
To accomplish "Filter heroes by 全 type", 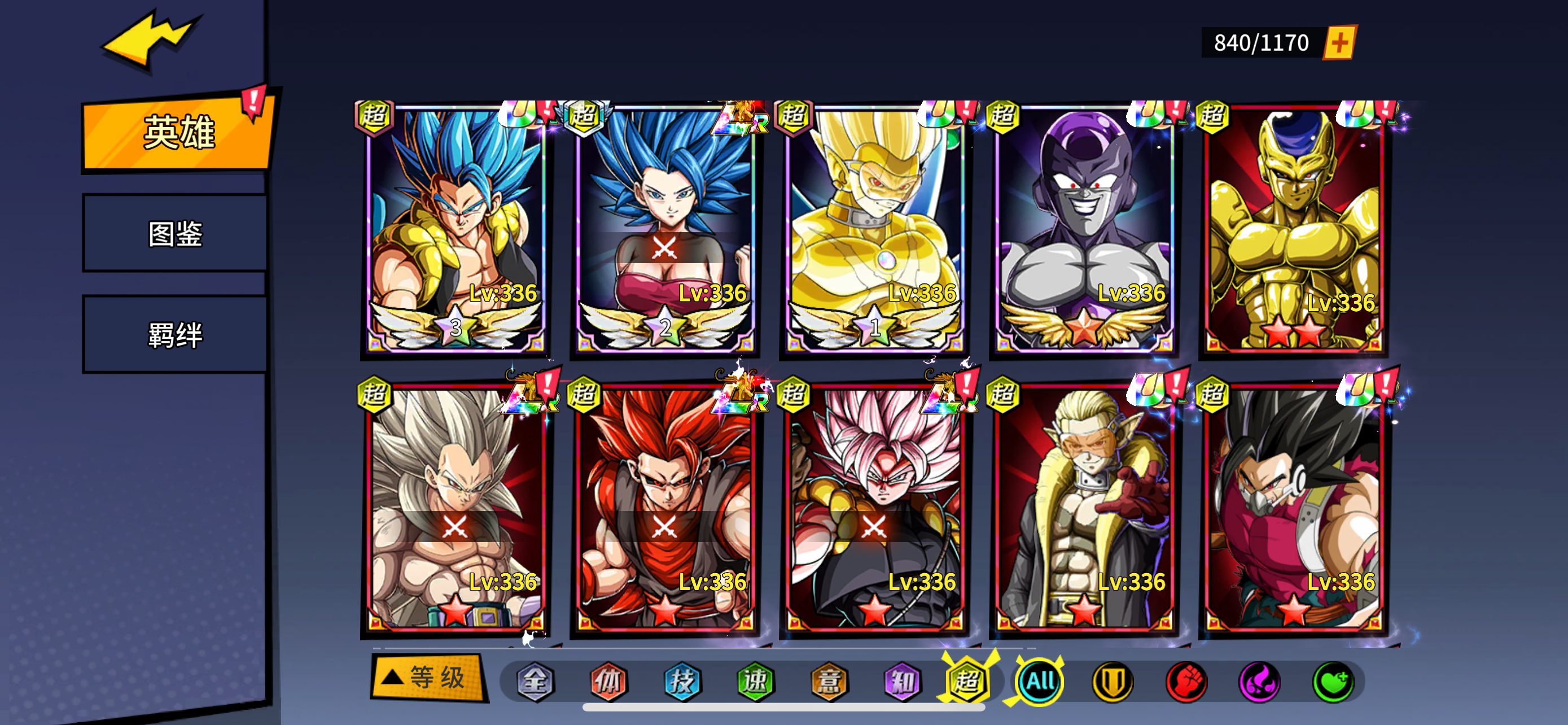I will [x=535, y=681].
